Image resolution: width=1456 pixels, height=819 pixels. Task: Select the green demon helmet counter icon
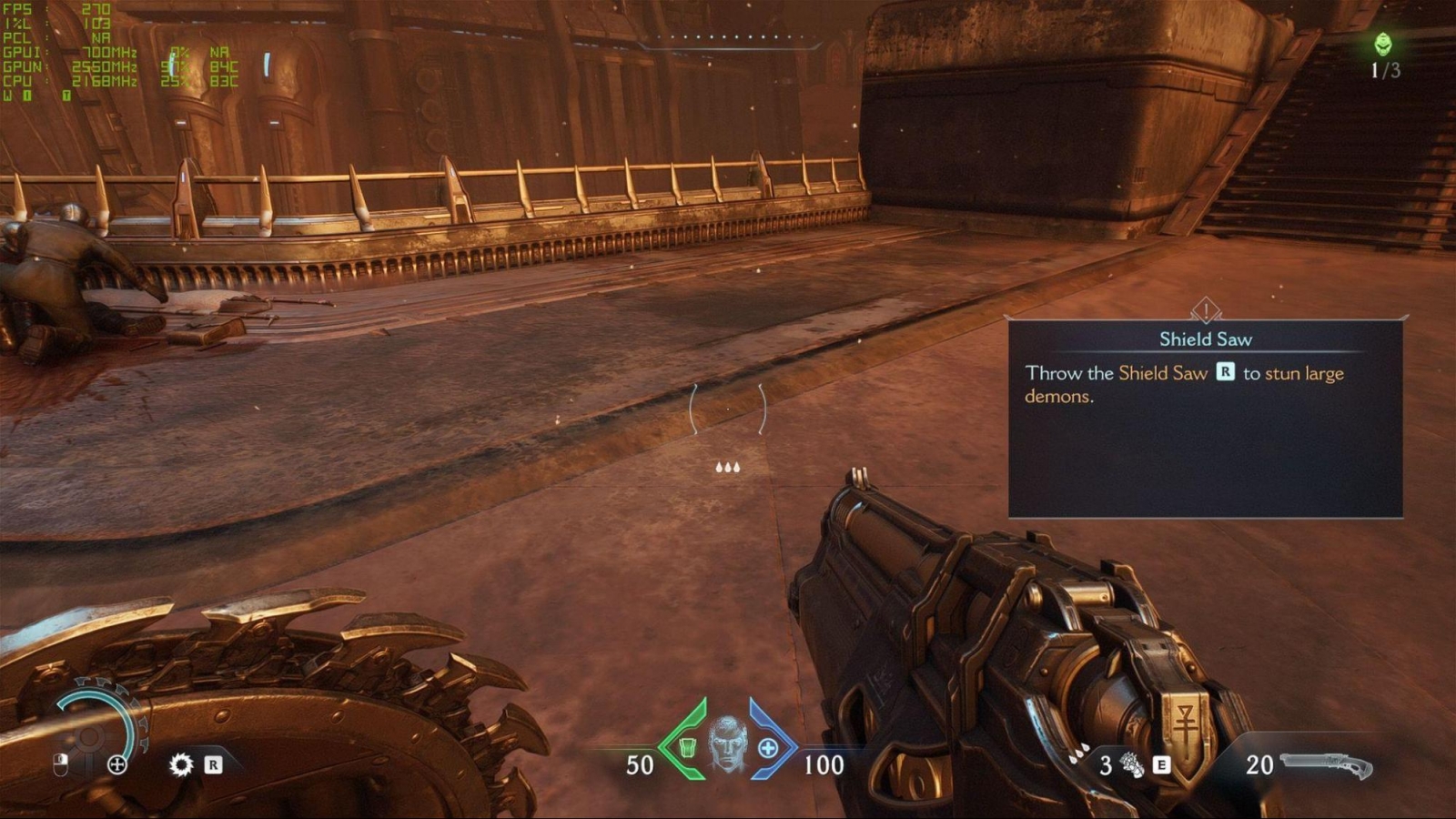(1383, 44)
